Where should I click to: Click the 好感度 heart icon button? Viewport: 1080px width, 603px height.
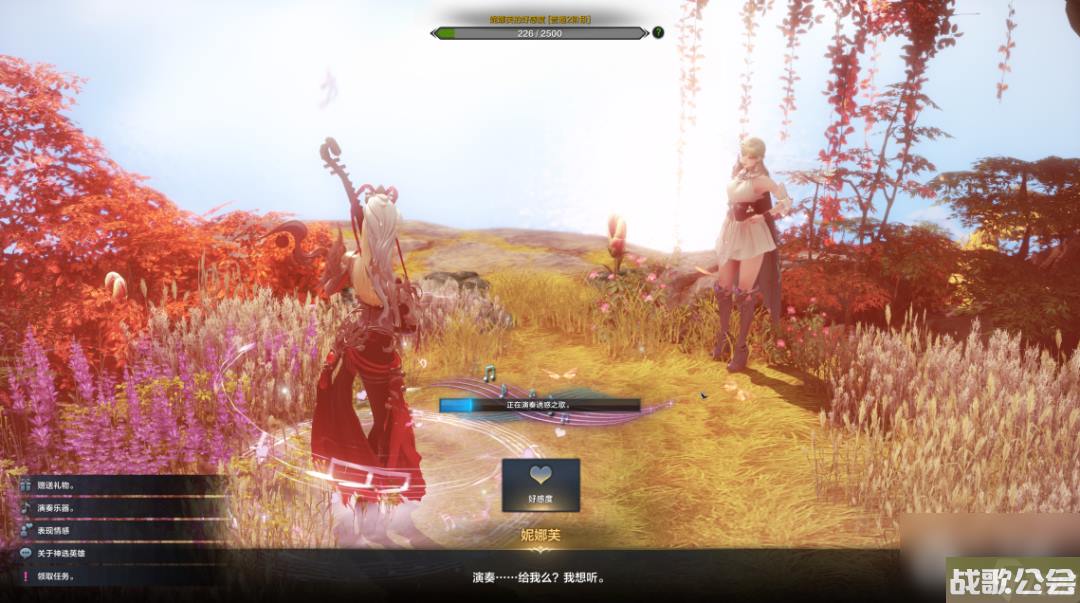540,484
